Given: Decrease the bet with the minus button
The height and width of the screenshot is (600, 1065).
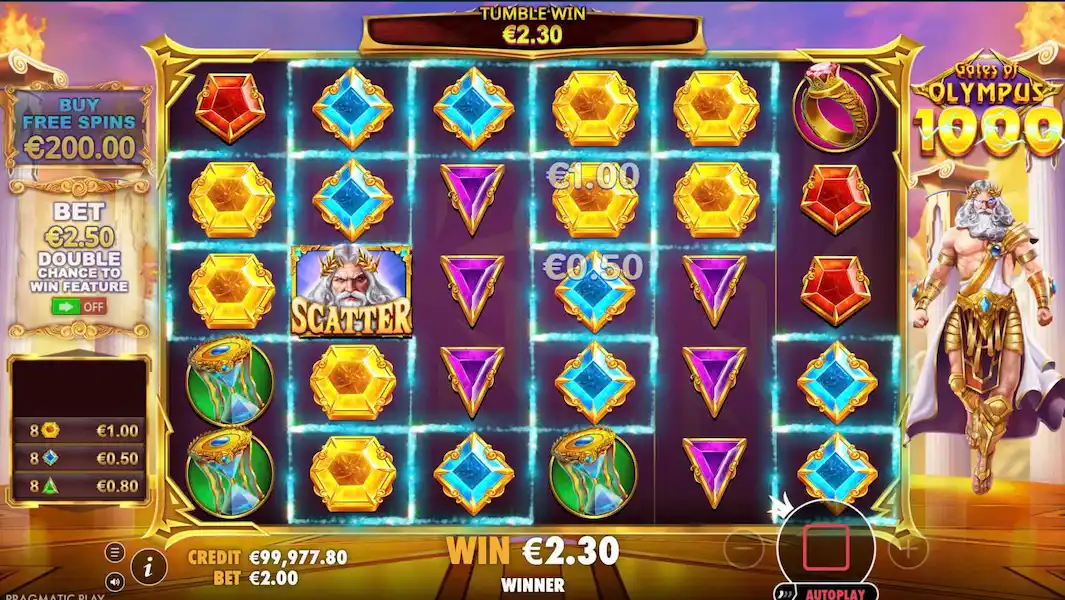Looking at the screenshot, I should tap(743, 548).
